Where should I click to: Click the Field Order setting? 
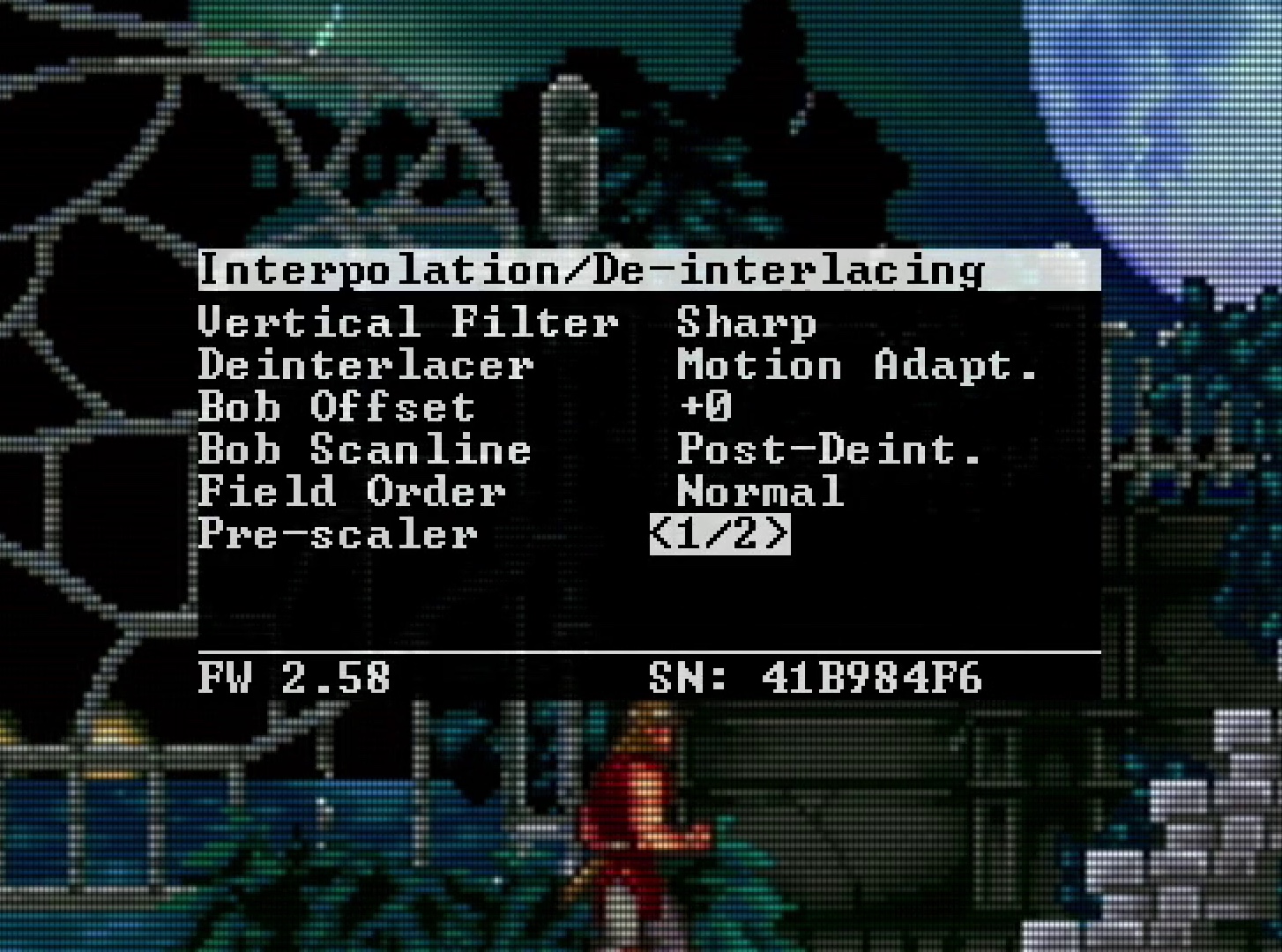click(352, 491)
